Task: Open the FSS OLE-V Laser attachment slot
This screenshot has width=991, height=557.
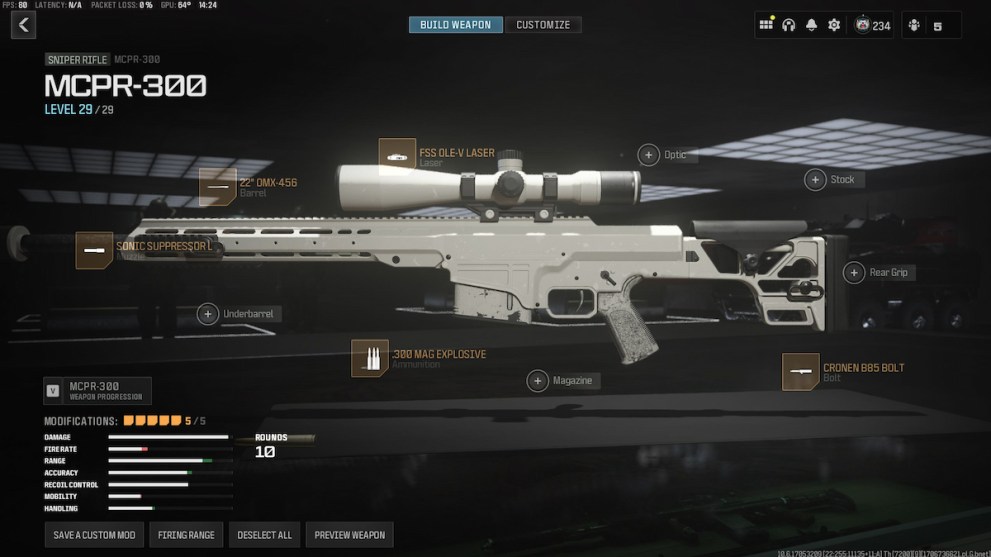Action: pos(398,154)
